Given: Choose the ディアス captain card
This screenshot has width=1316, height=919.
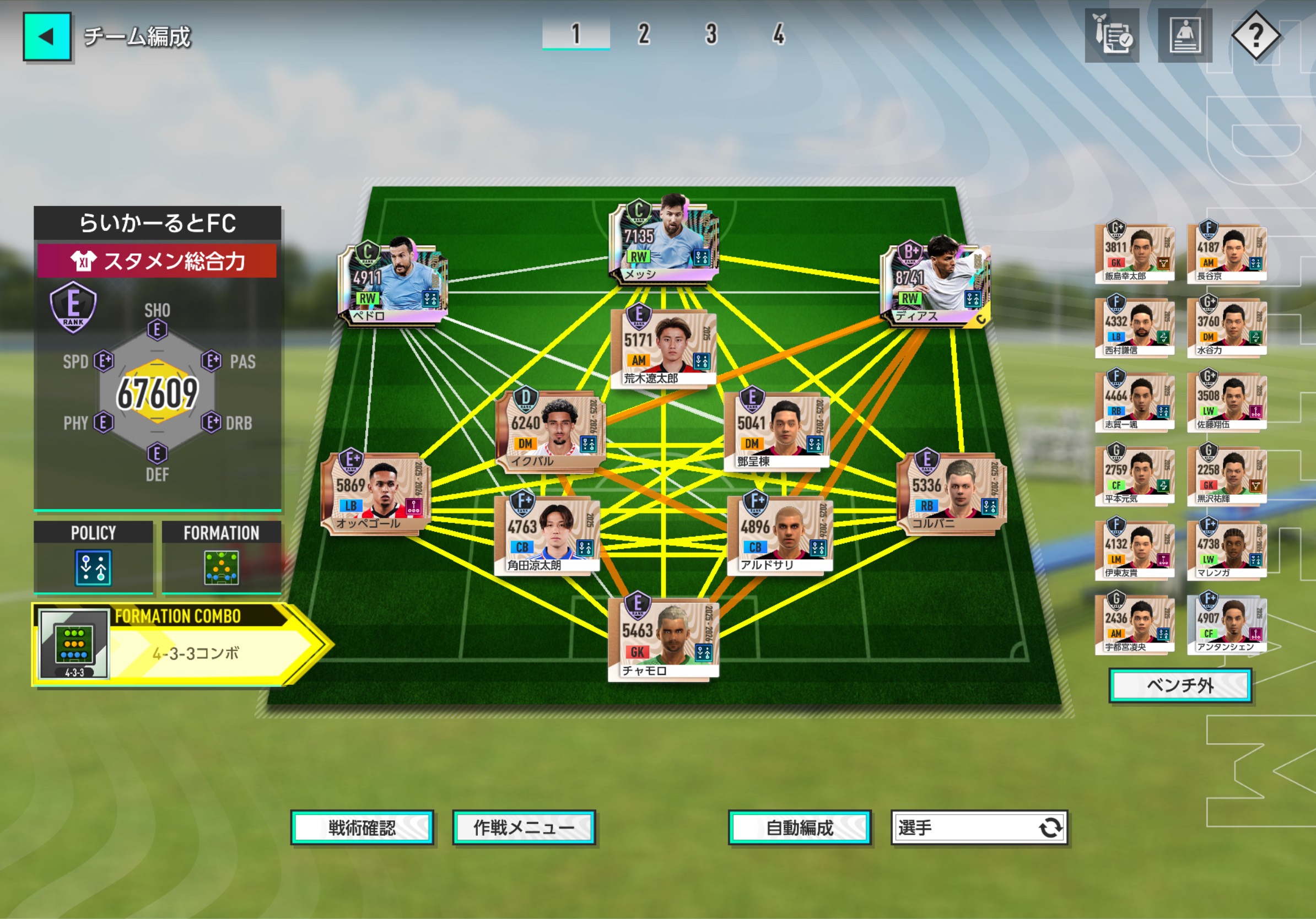Looking at the screenshot, I should (935, 283).
